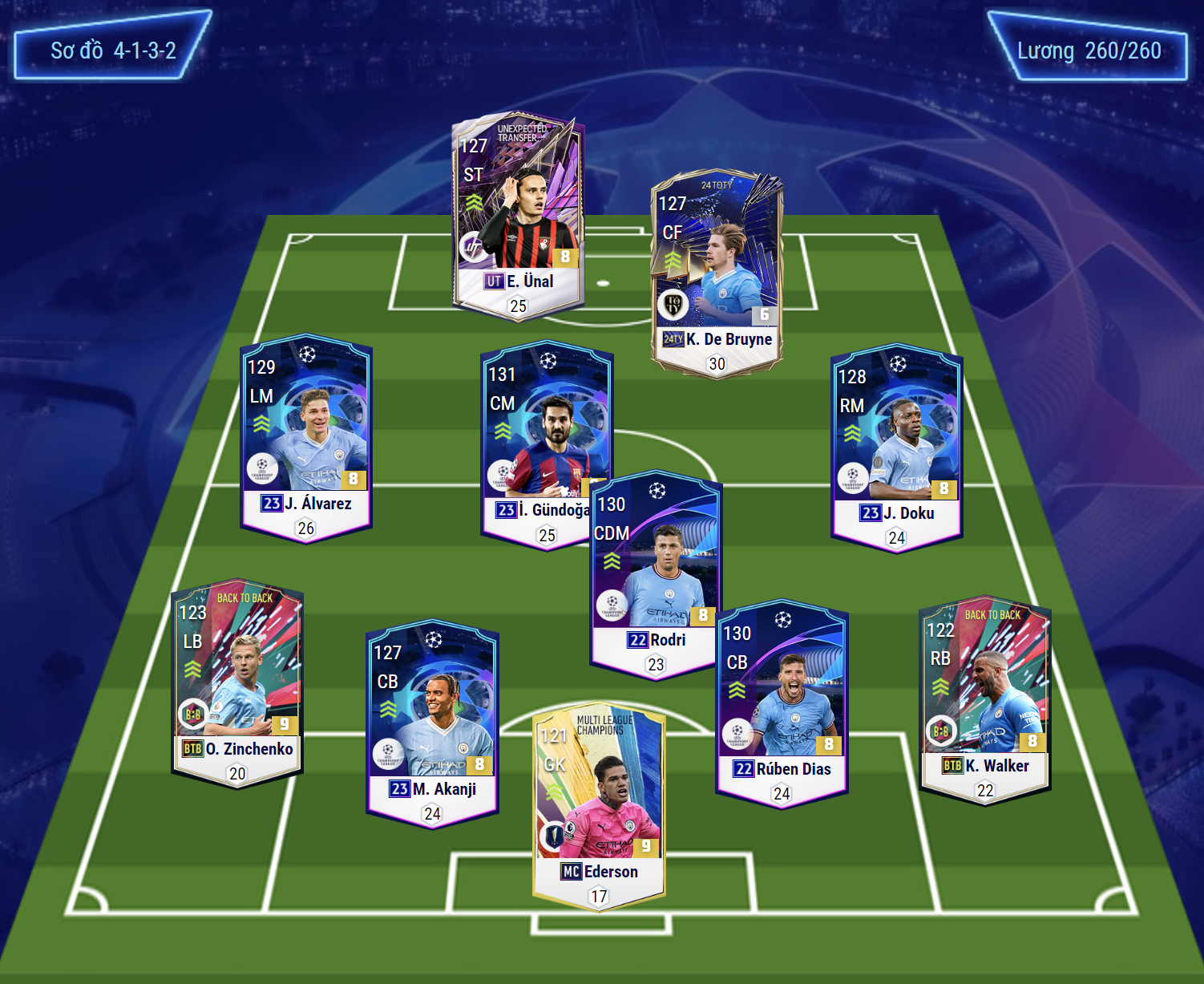Viewport: 1204px width, 984px height.
Task: Select the E. Ünal striker card
Action: 518,217
